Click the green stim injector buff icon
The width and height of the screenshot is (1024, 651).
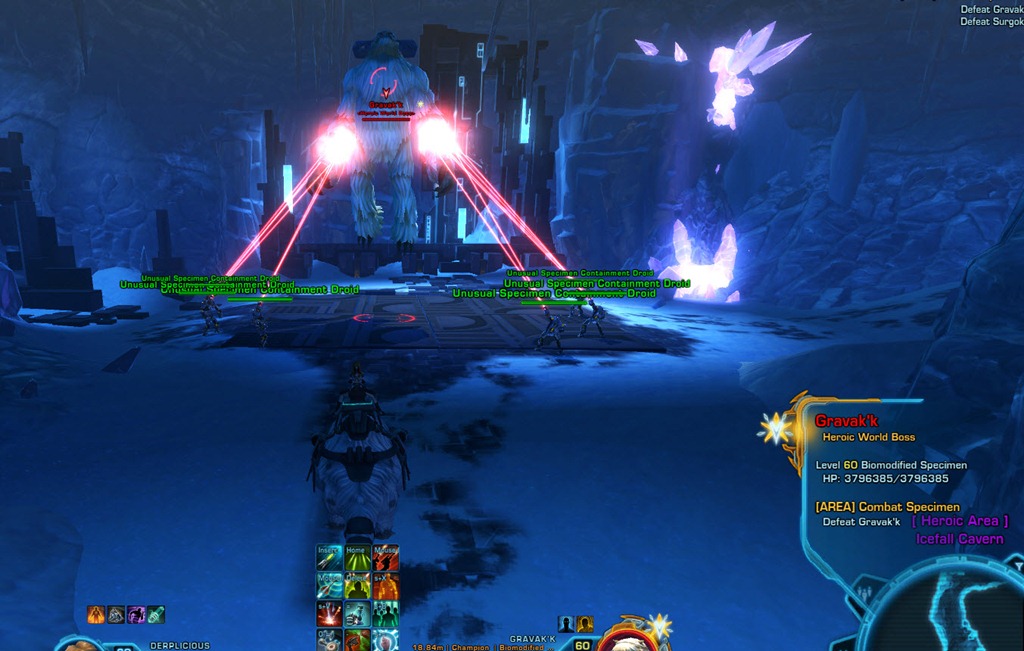(x=155, y=614)
